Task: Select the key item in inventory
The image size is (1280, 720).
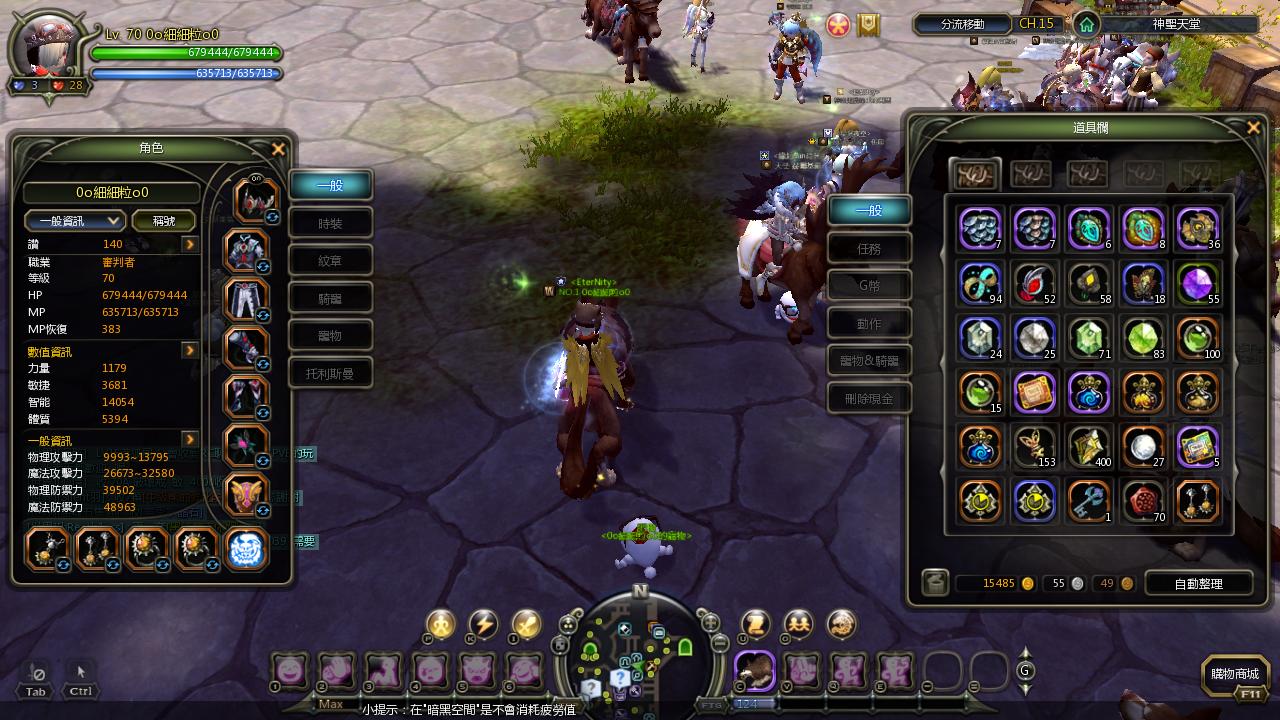Action: pos(1089,501)
